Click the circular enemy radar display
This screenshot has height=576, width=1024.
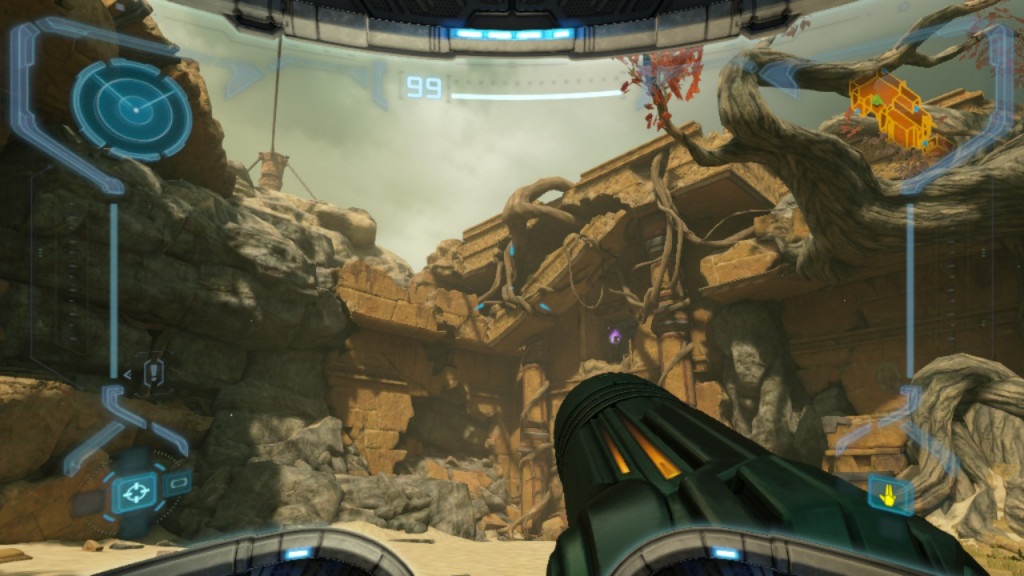pos(131,108)
